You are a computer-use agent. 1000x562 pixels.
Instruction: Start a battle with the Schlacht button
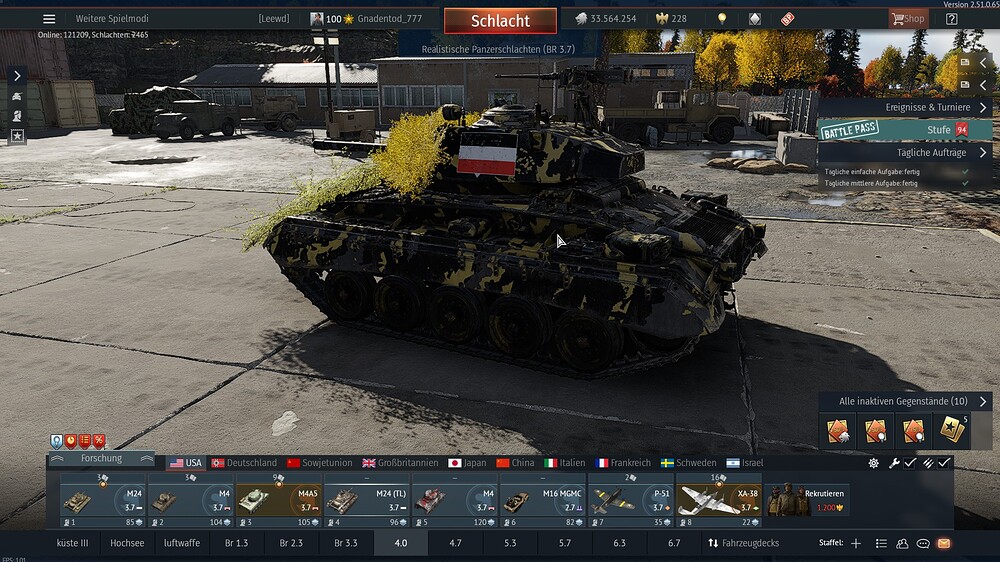click(x=500, y=21)
